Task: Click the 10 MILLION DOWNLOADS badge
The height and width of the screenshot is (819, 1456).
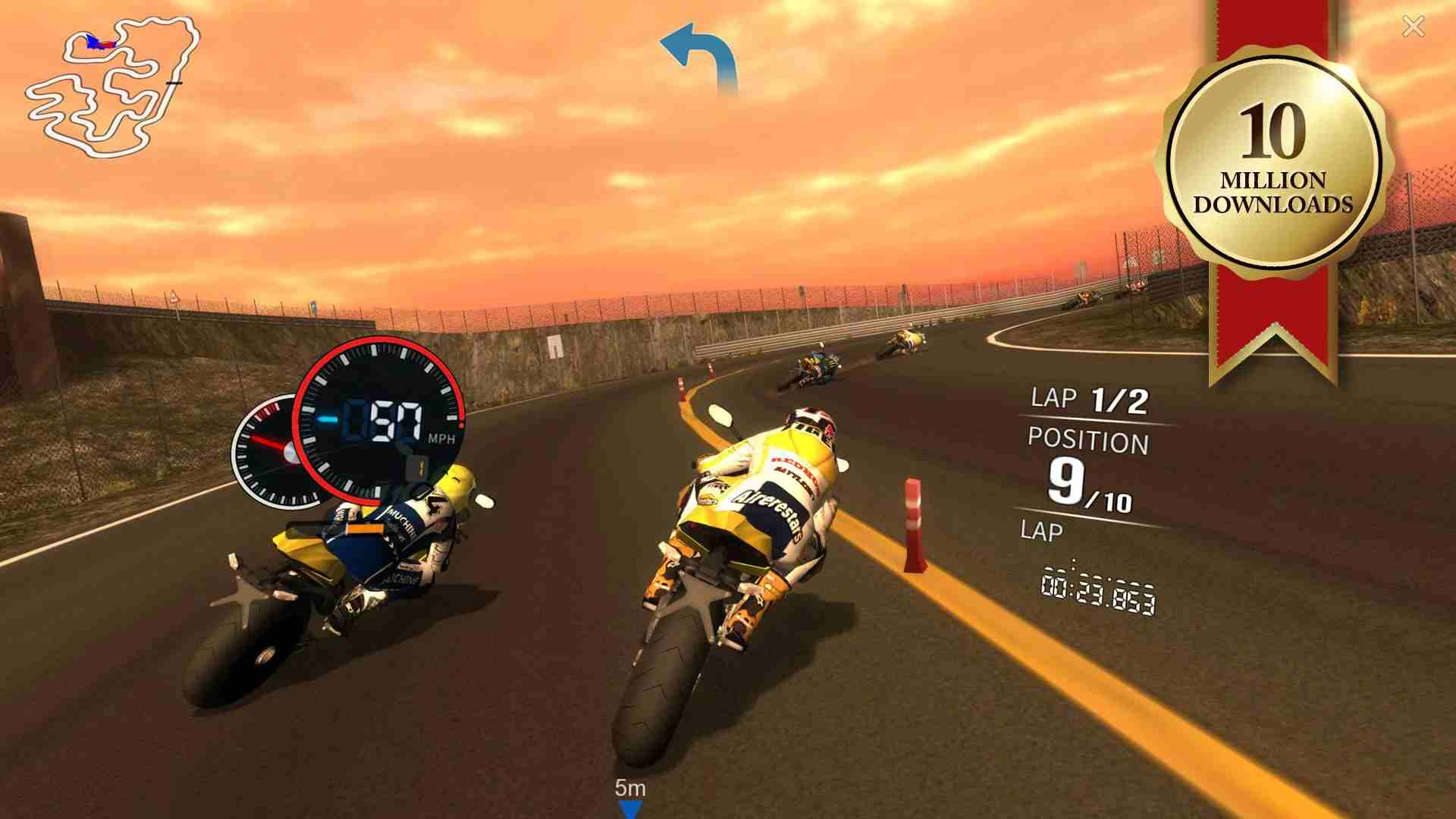Action: click(1274, 159)
